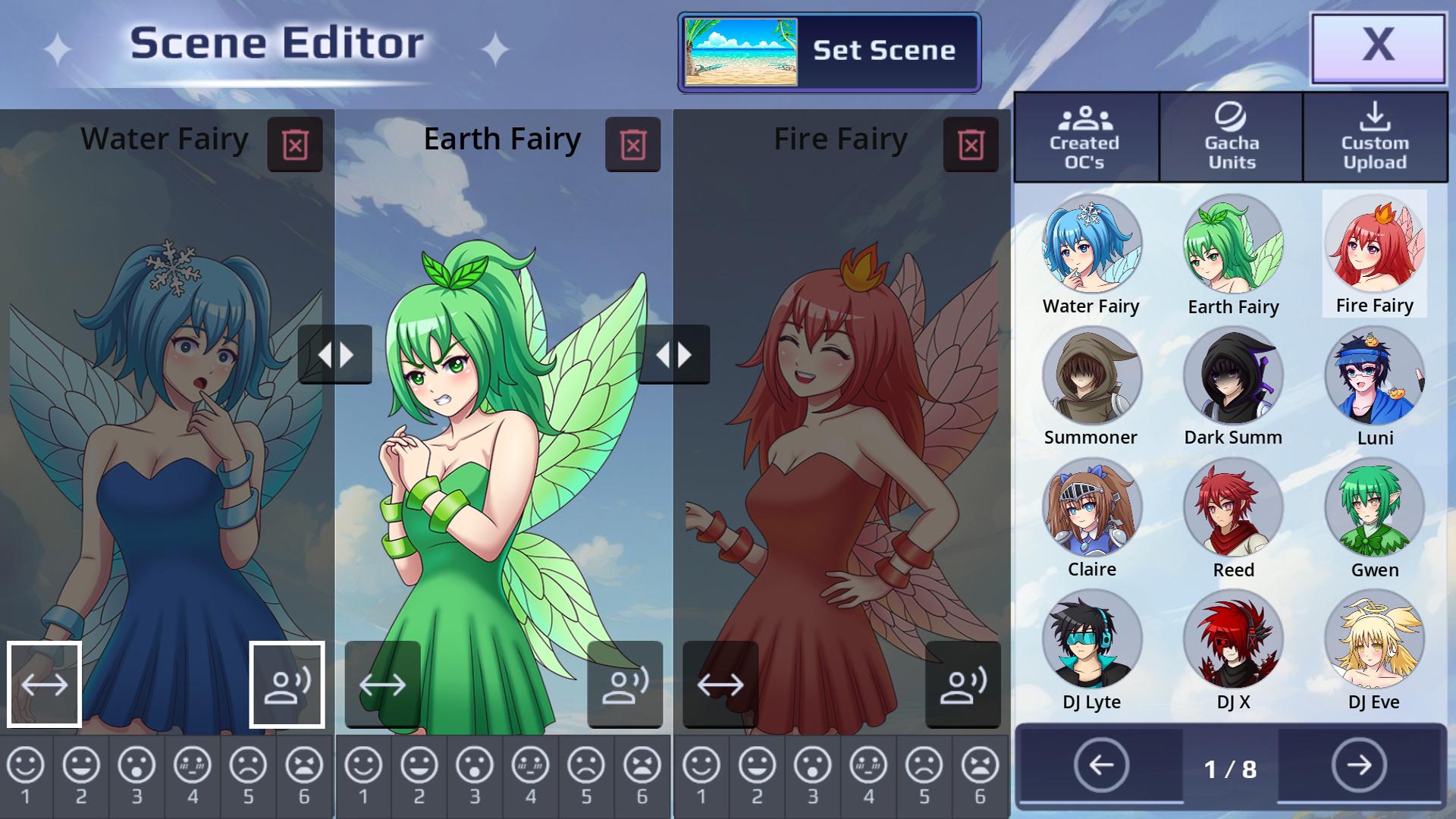The height and width of the screenshot is (819, 1456).
Task: Open the Custom Upload tab
Action: [x=1376, y=138]
